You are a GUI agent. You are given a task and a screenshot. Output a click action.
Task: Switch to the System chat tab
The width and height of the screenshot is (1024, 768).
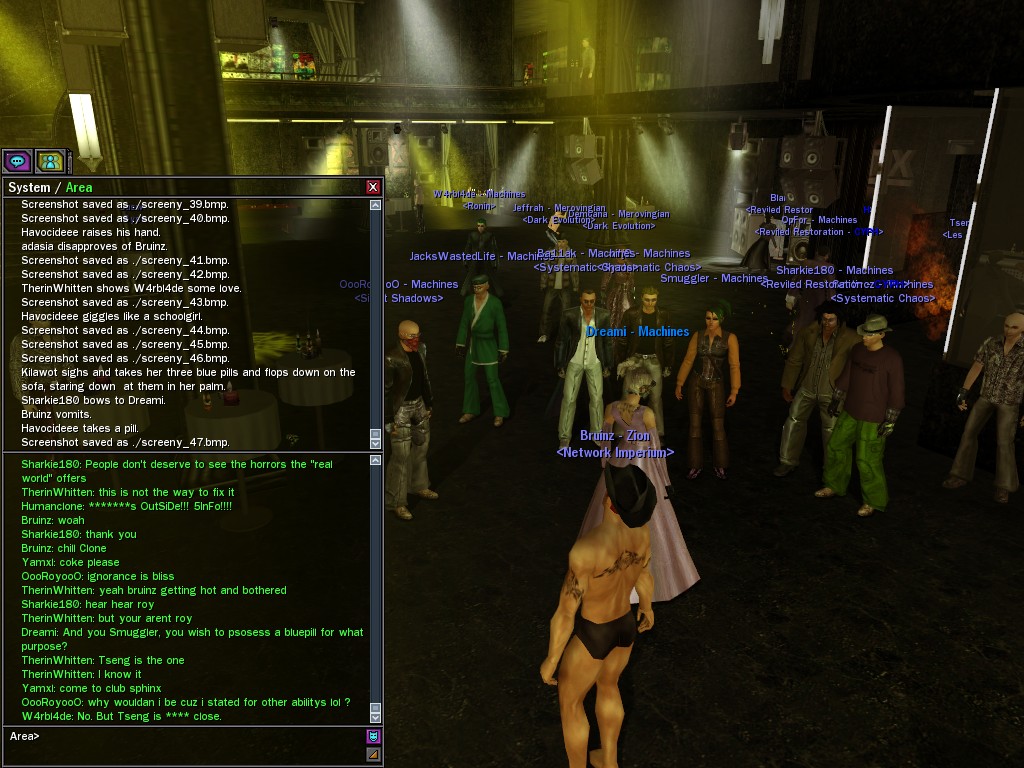[28, 187]
